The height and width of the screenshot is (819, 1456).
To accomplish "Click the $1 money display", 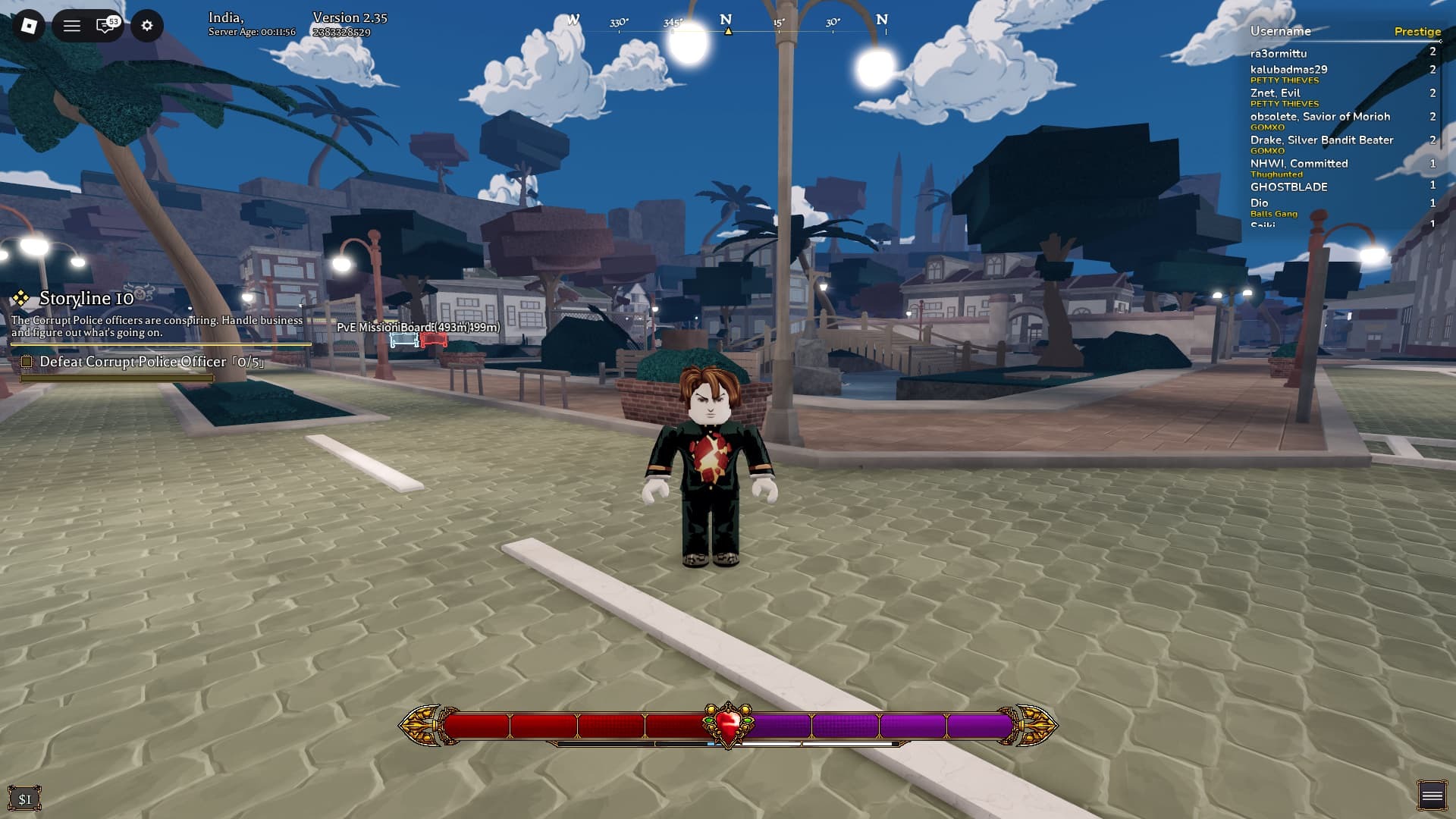I will tap(25, 799).
